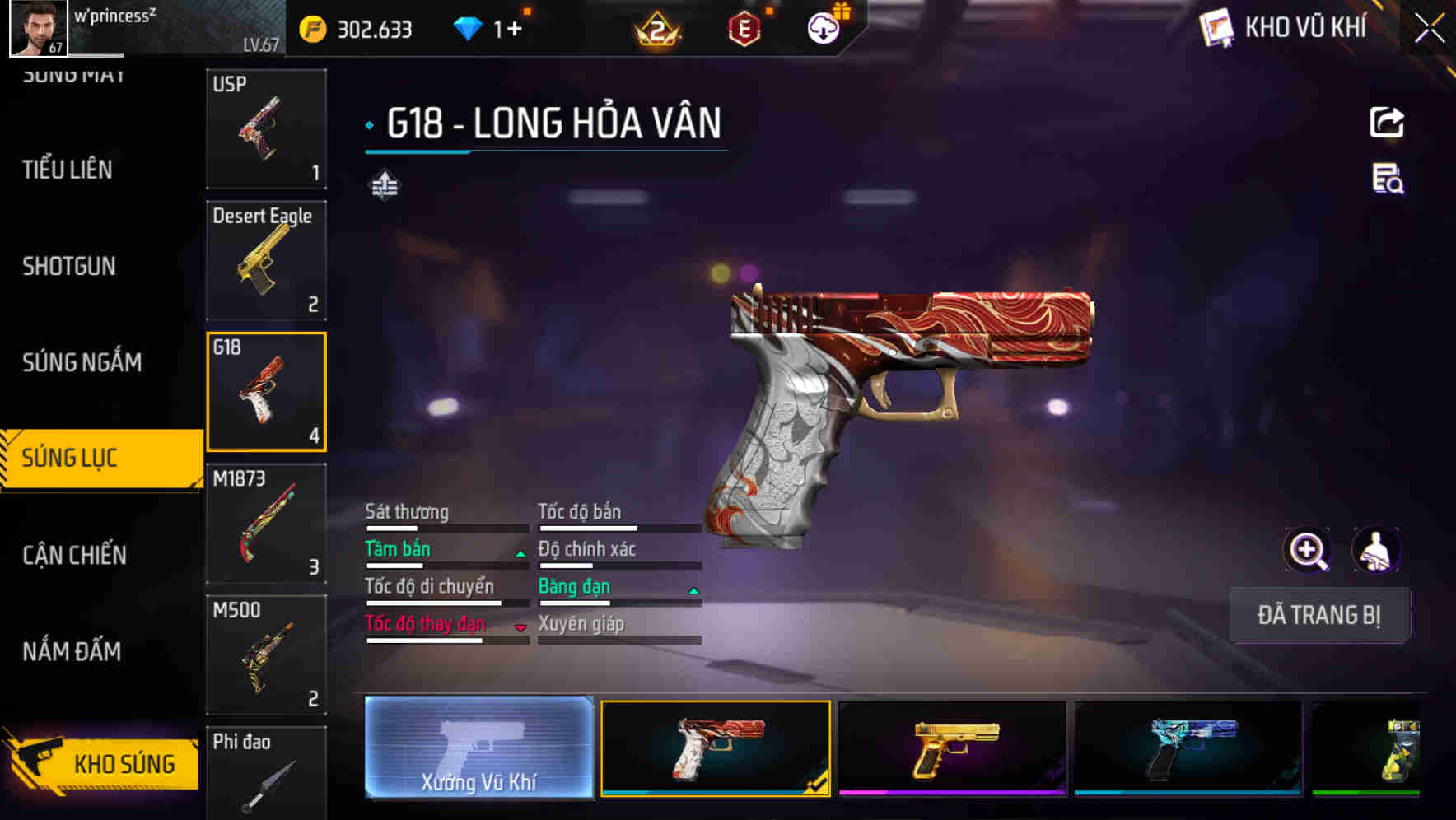1456x820 pixels.
Task: Select the Phi đao throwing knife slot
Action: click(266, 774)
